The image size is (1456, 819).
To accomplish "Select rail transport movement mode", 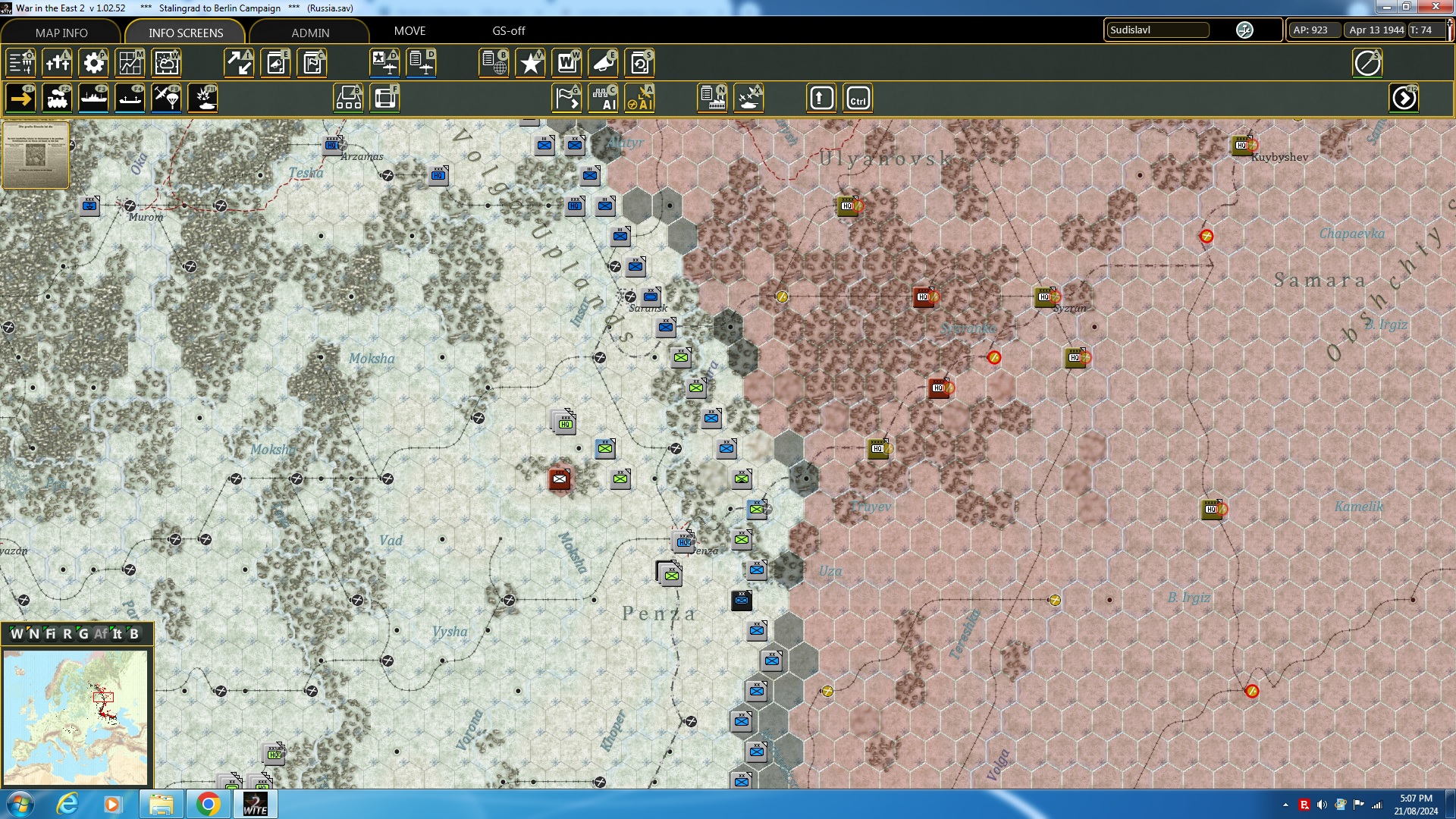I will pyautogui.click(x=57, y=97).
